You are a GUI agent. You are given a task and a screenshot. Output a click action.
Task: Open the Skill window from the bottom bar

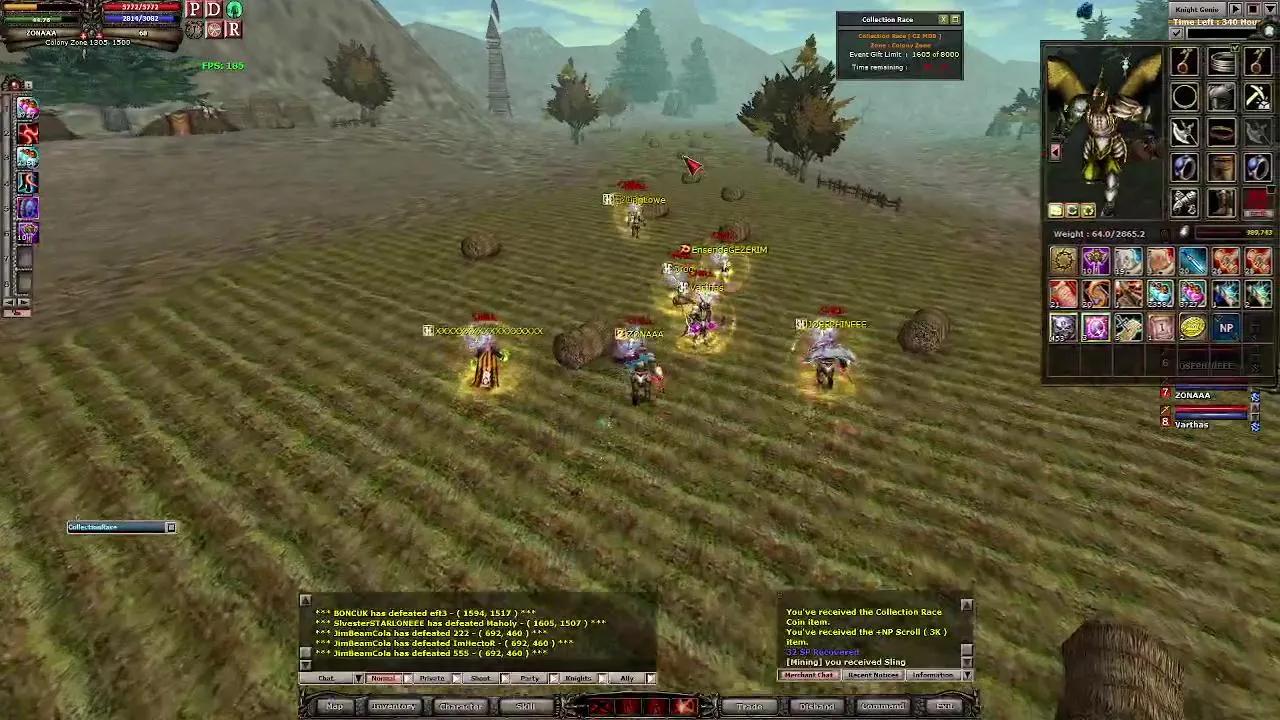click(x=525, y=706)
